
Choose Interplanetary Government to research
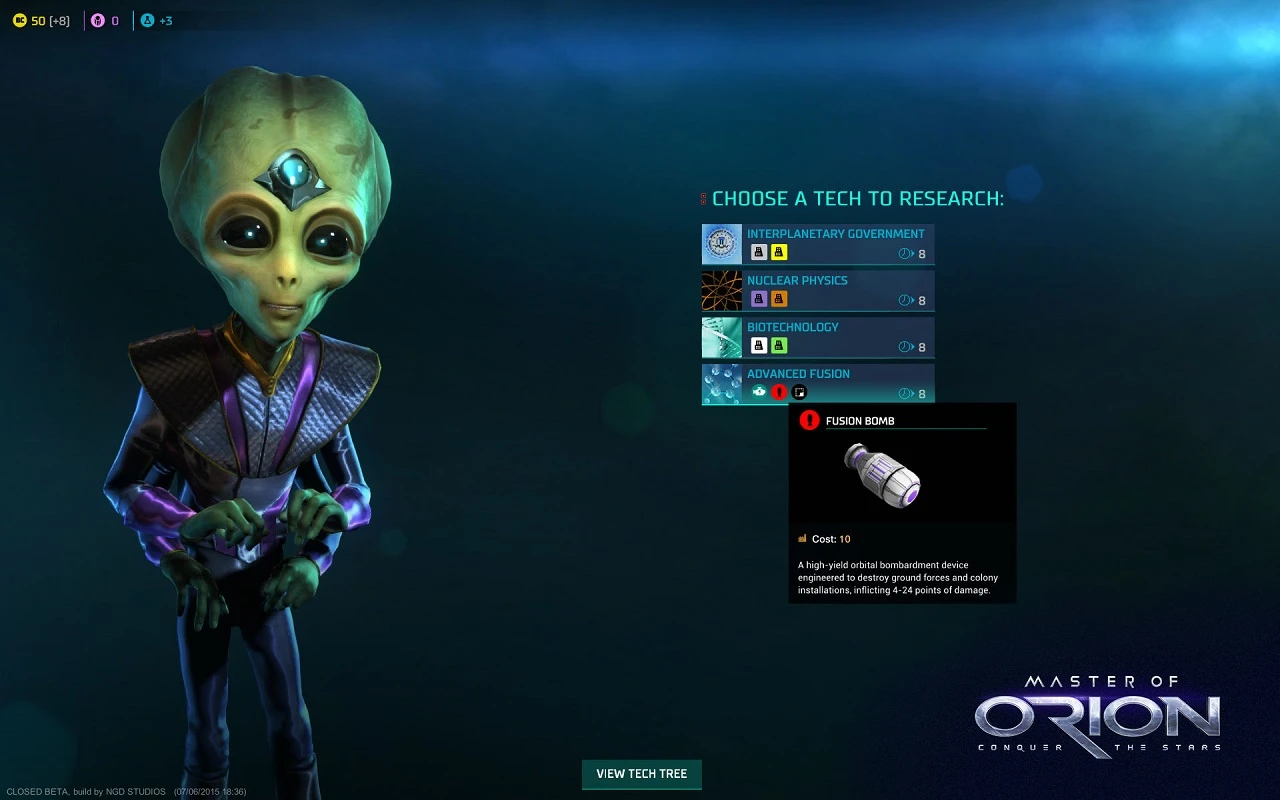pyautogui.click(x=835, y=234)
